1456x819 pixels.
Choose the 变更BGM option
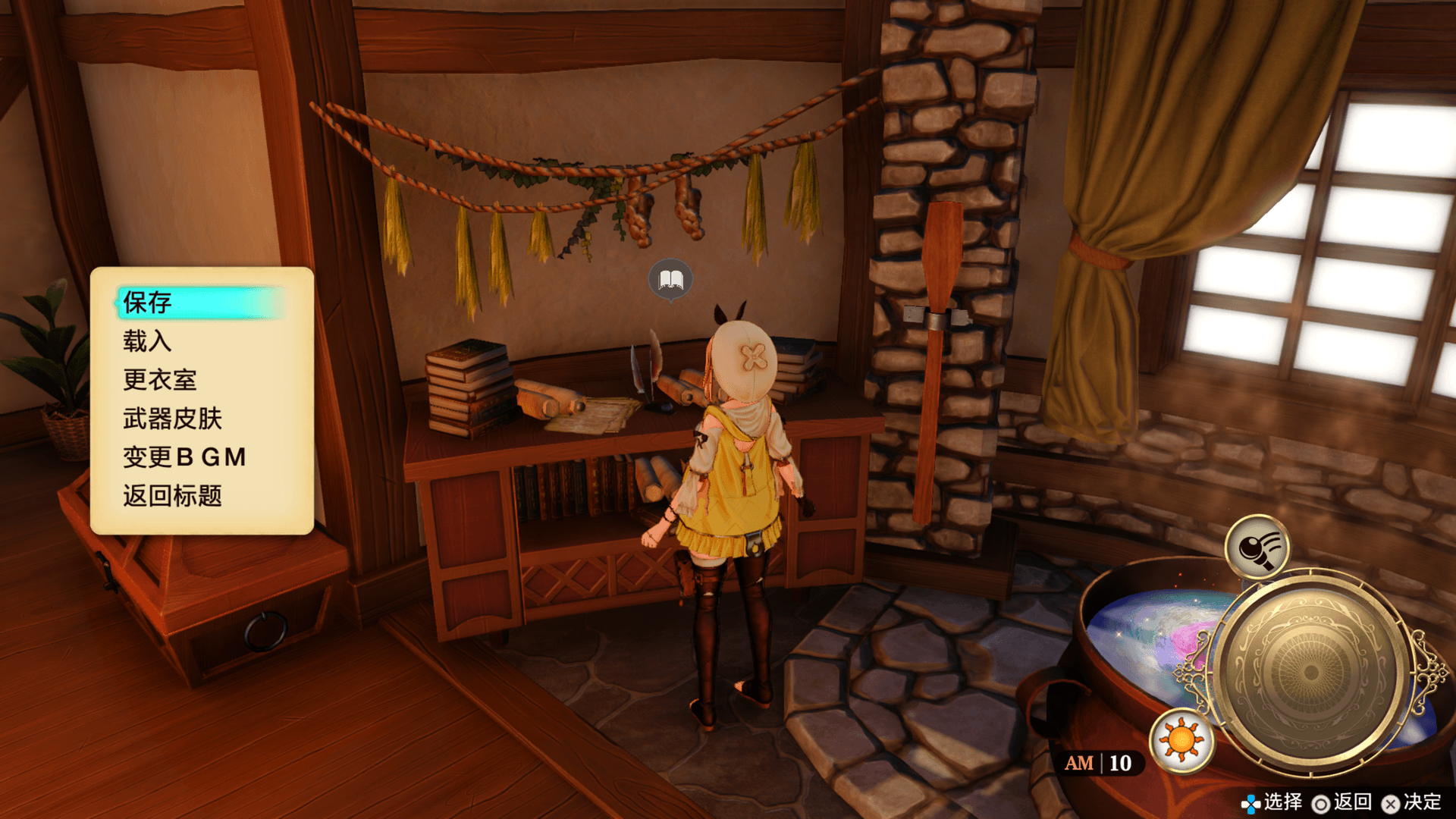click(x=184, y=457)
